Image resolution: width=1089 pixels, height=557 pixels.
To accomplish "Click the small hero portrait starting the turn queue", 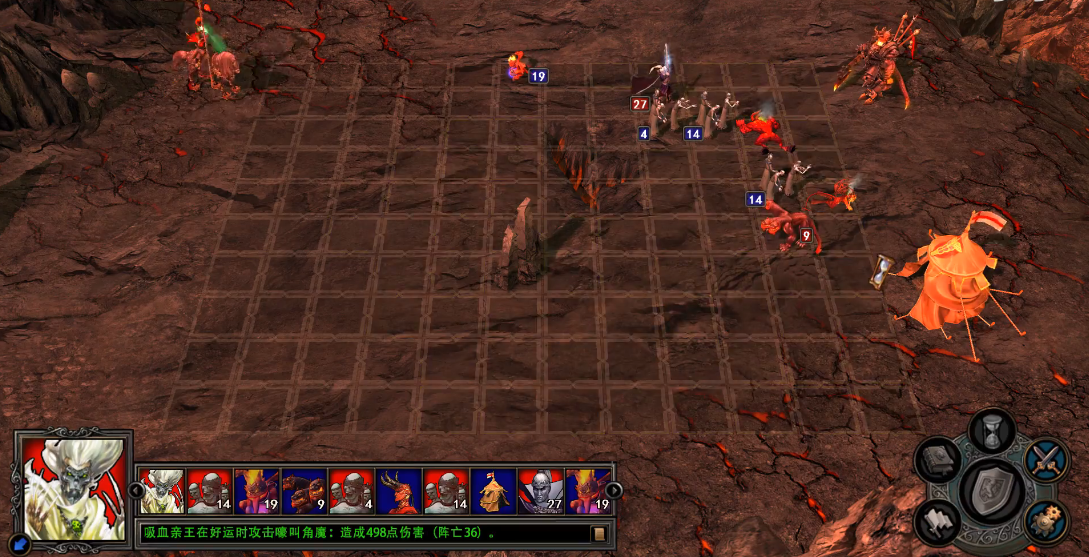I will (x=160, y=490).
